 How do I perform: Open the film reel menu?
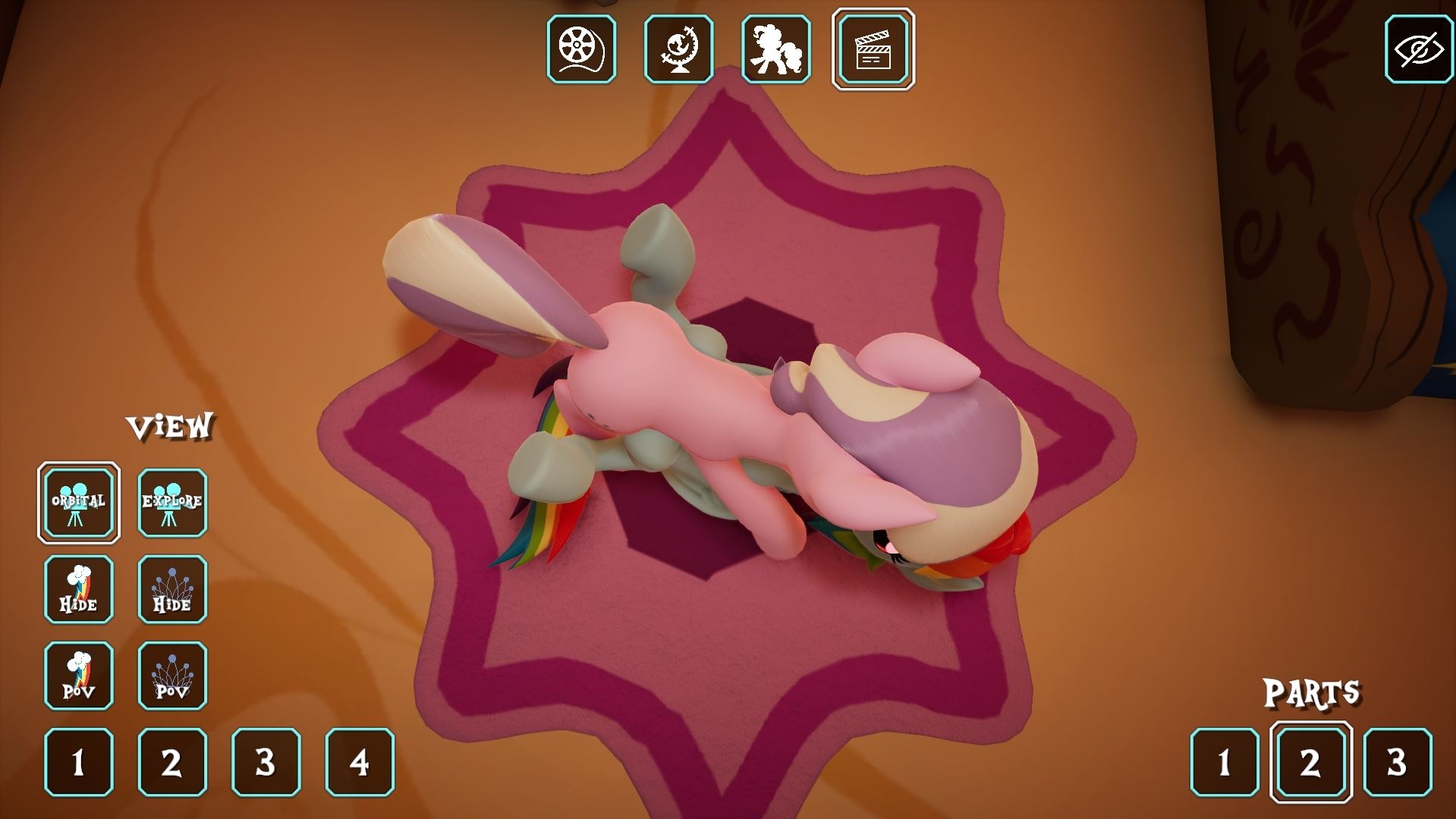click(x=581, y=49)
